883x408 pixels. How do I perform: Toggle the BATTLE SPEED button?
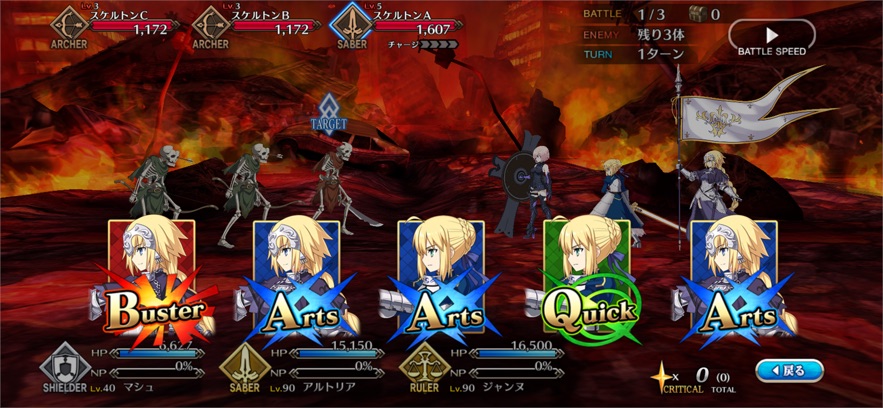coord(771,38)
